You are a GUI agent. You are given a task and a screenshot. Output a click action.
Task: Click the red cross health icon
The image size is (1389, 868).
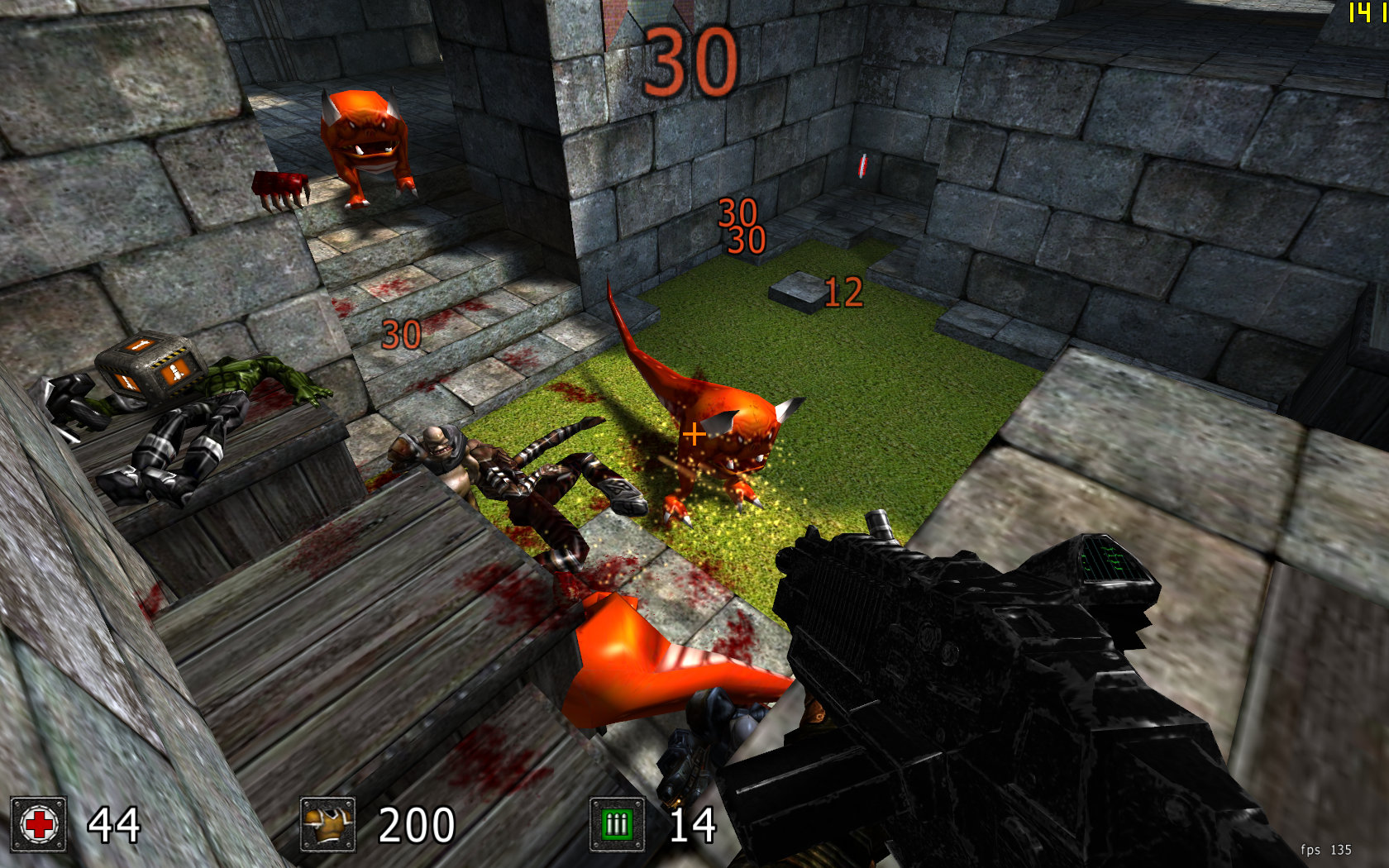click(39, 824)
